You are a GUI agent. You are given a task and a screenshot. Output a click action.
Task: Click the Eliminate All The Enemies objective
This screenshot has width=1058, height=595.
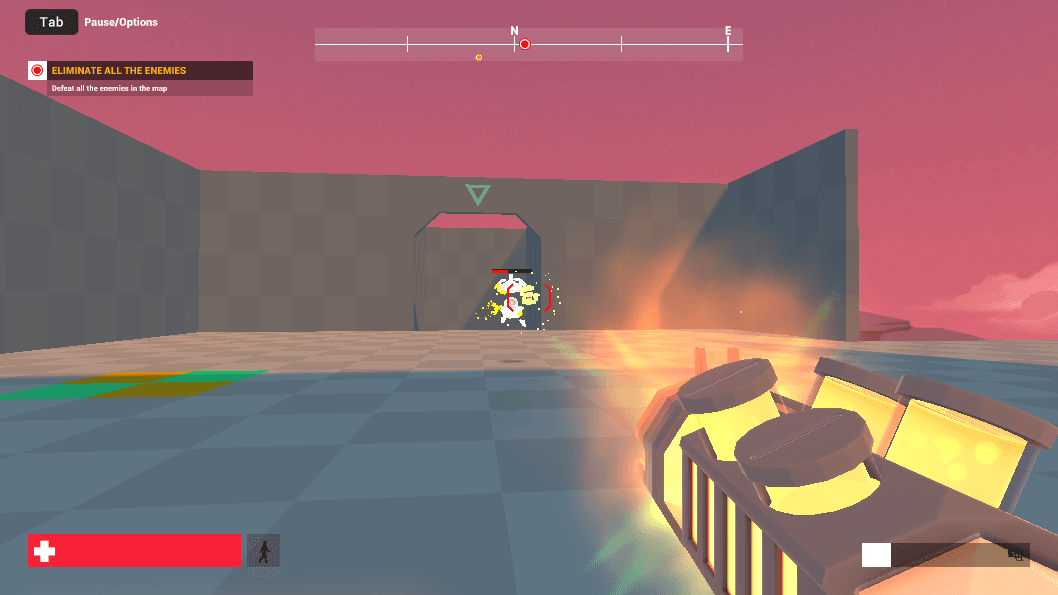tap(119, 71)
